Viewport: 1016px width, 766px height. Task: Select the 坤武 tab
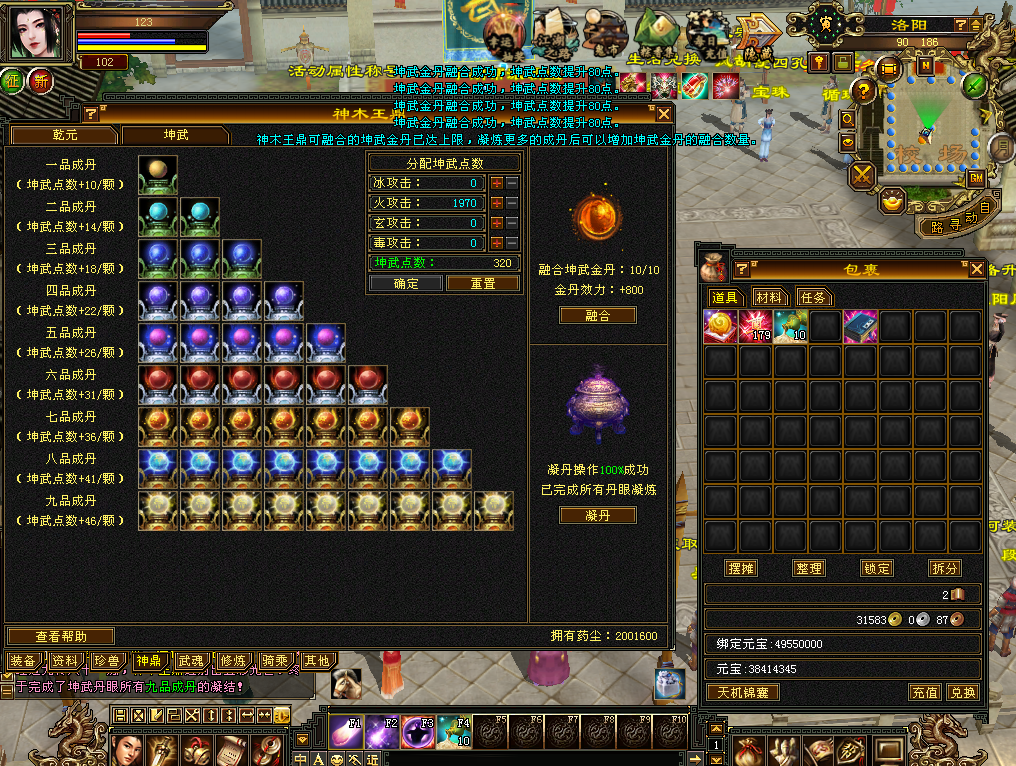tap(176, 134)
